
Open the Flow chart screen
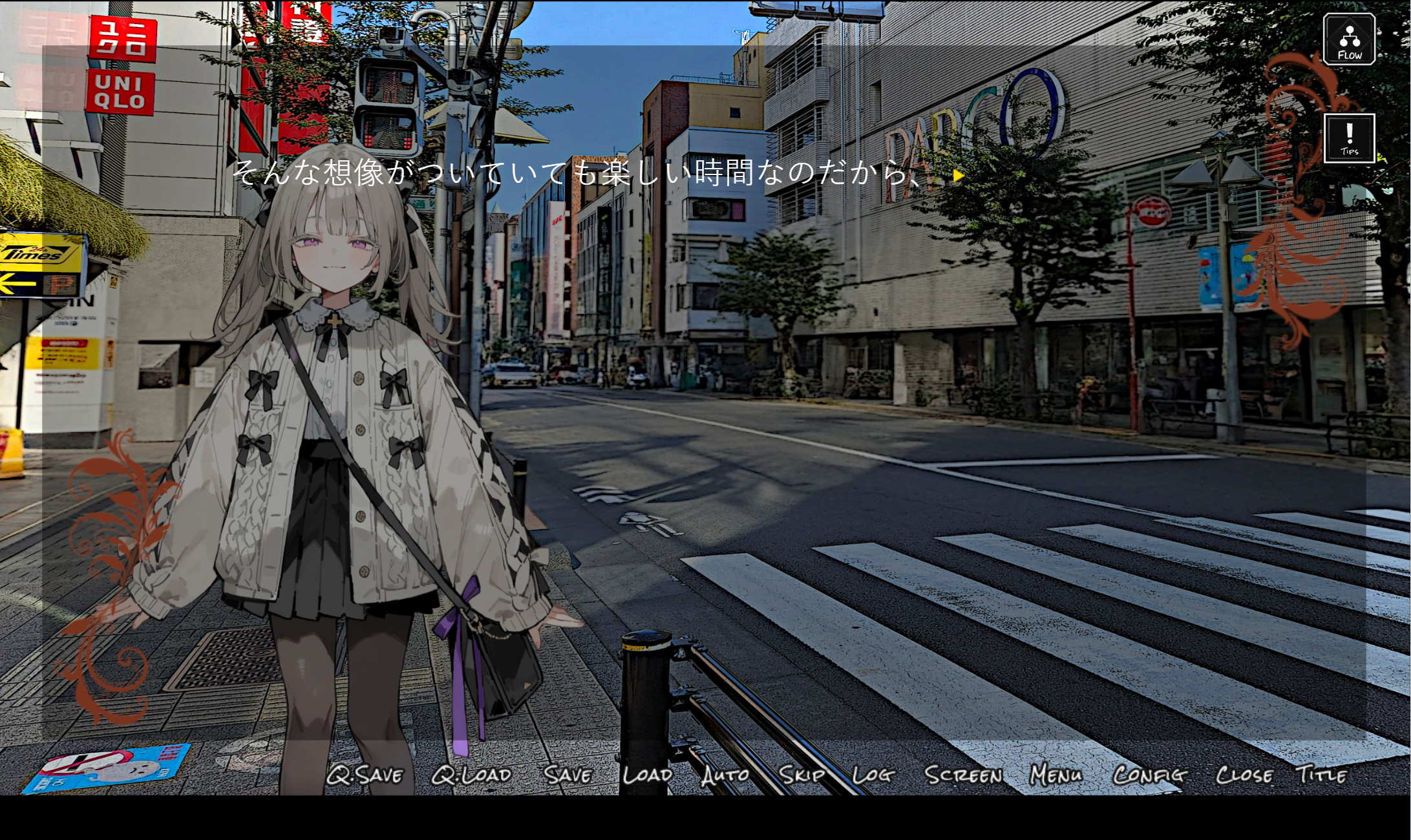pos(1349,39)
